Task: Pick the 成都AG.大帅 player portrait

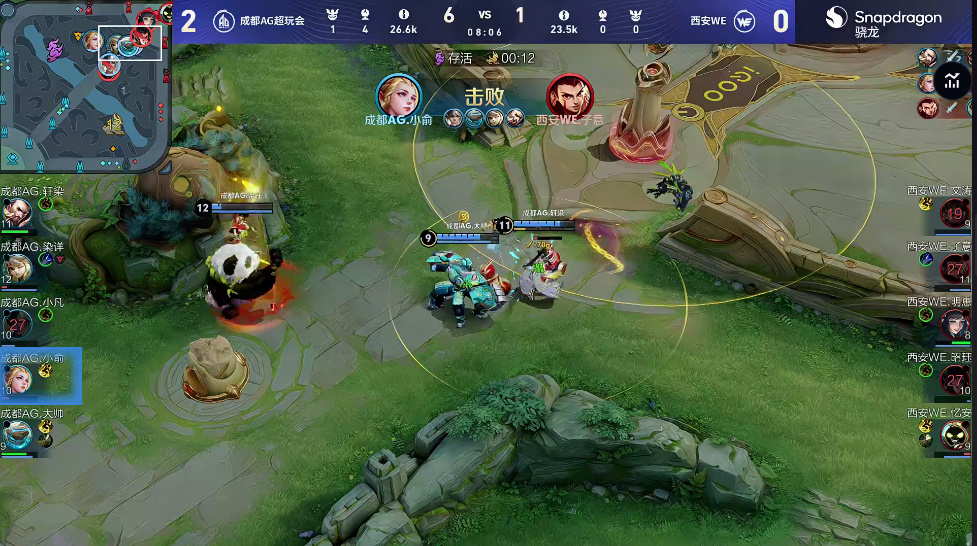Action: 16,433
